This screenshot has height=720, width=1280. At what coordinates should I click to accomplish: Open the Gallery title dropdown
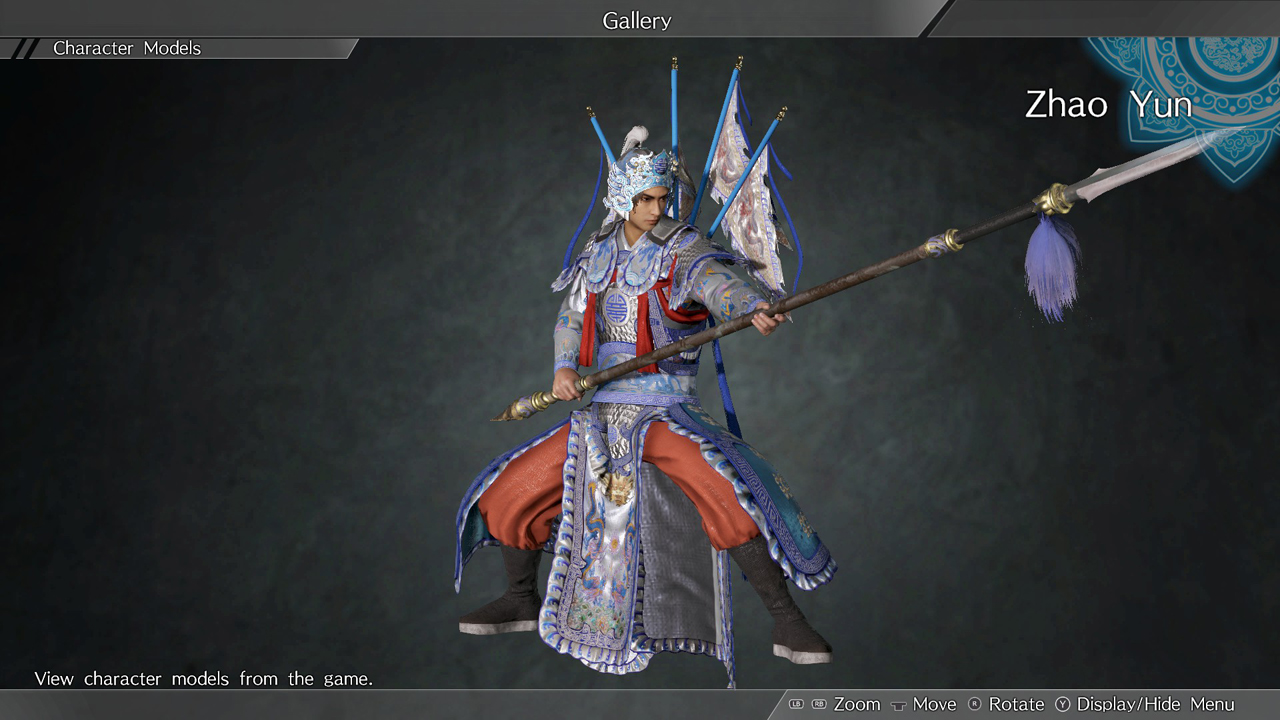(636, 20)
